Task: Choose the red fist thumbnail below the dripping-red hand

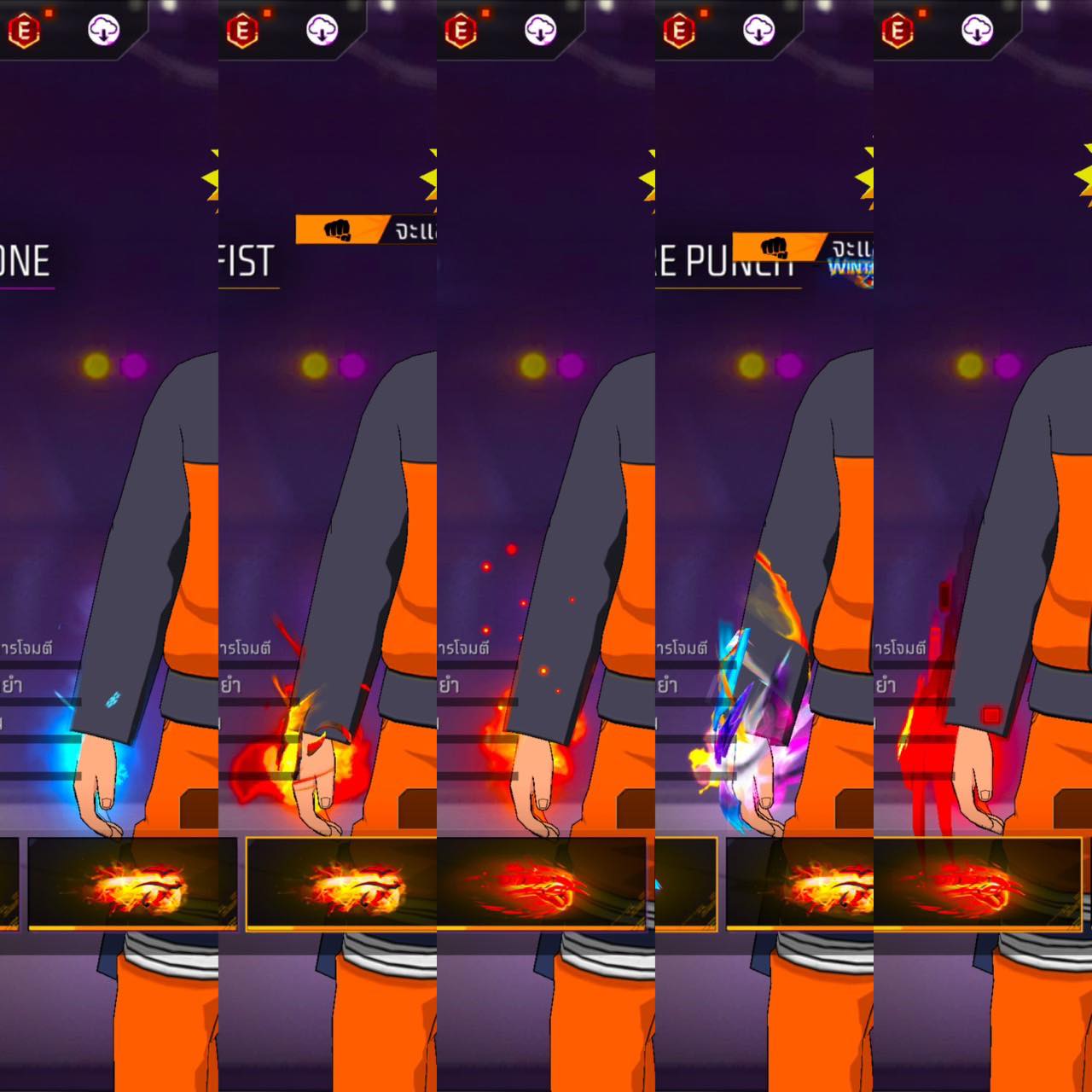Action: pos(978,884)
